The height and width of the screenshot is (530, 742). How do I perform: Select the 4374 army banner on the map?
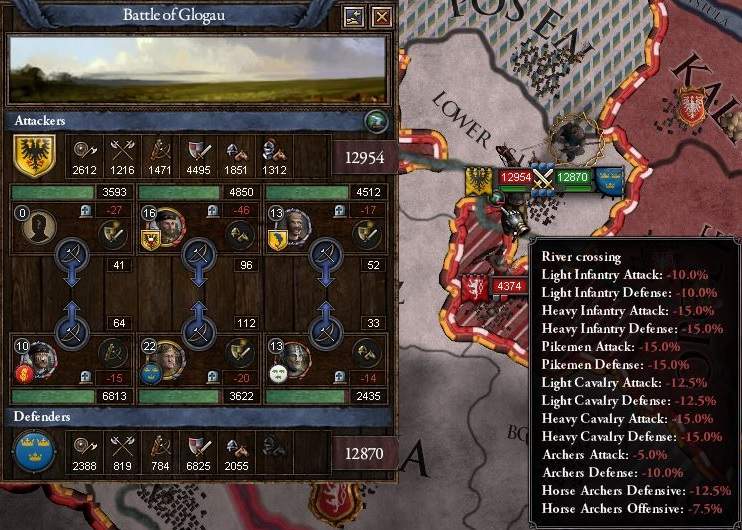tap(505, 286)
